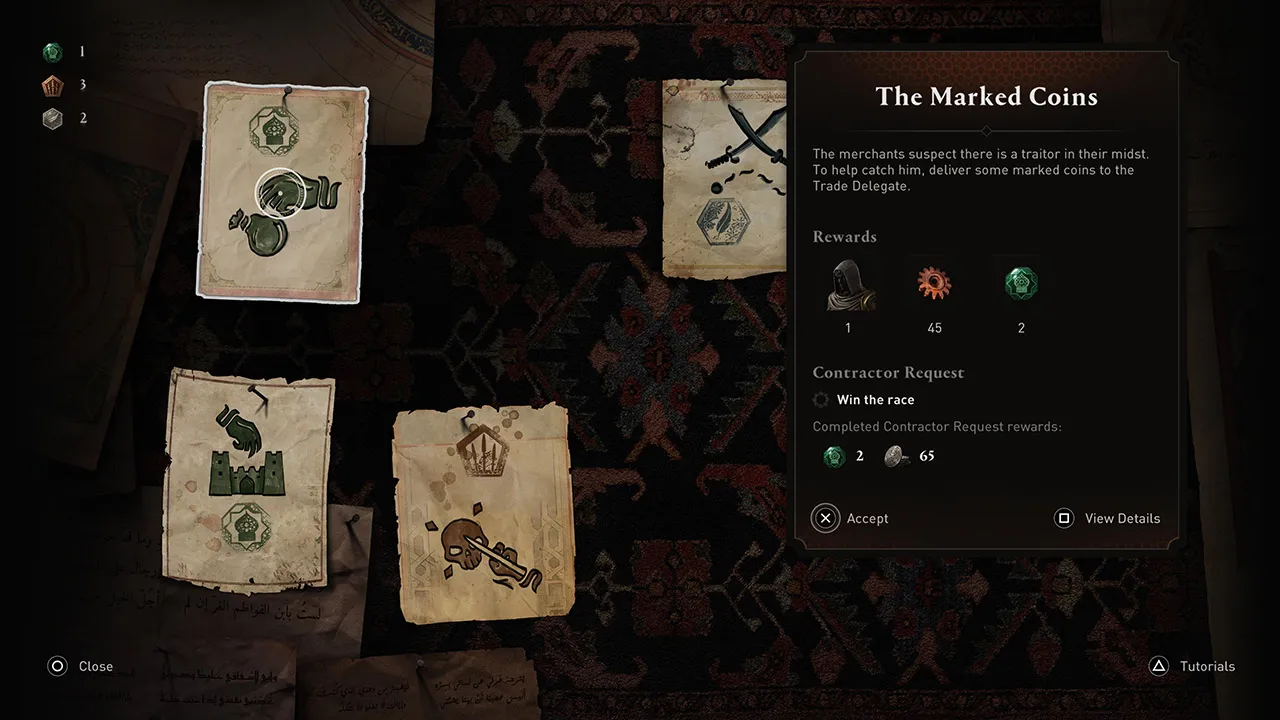1280x720 pixels.
Task: Click the pentagonal power token icon showing 3
Action: click(53, 85)
